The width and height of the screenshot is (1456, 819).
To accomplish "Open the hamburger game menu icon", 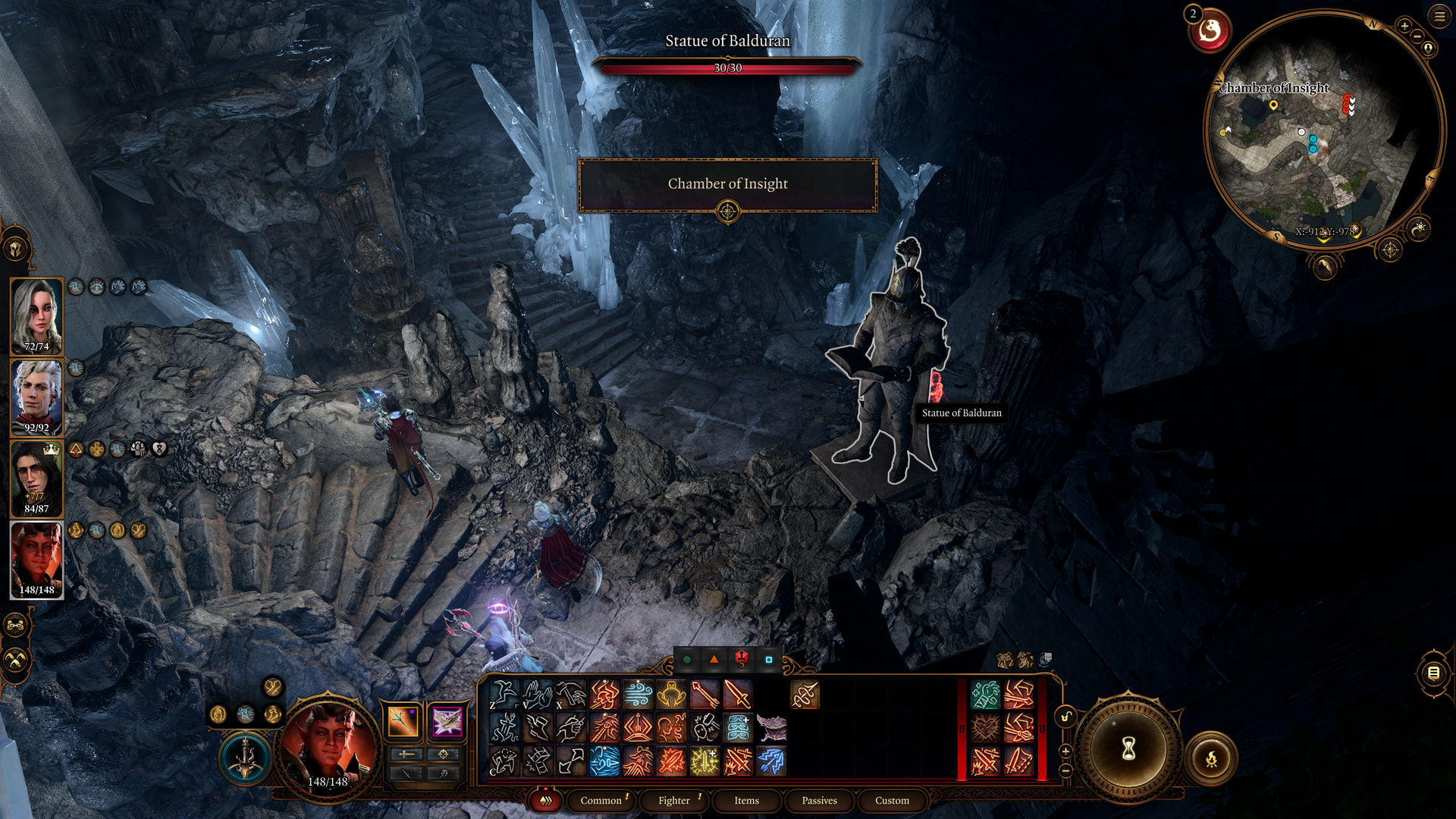I will tap(1439, 16).
